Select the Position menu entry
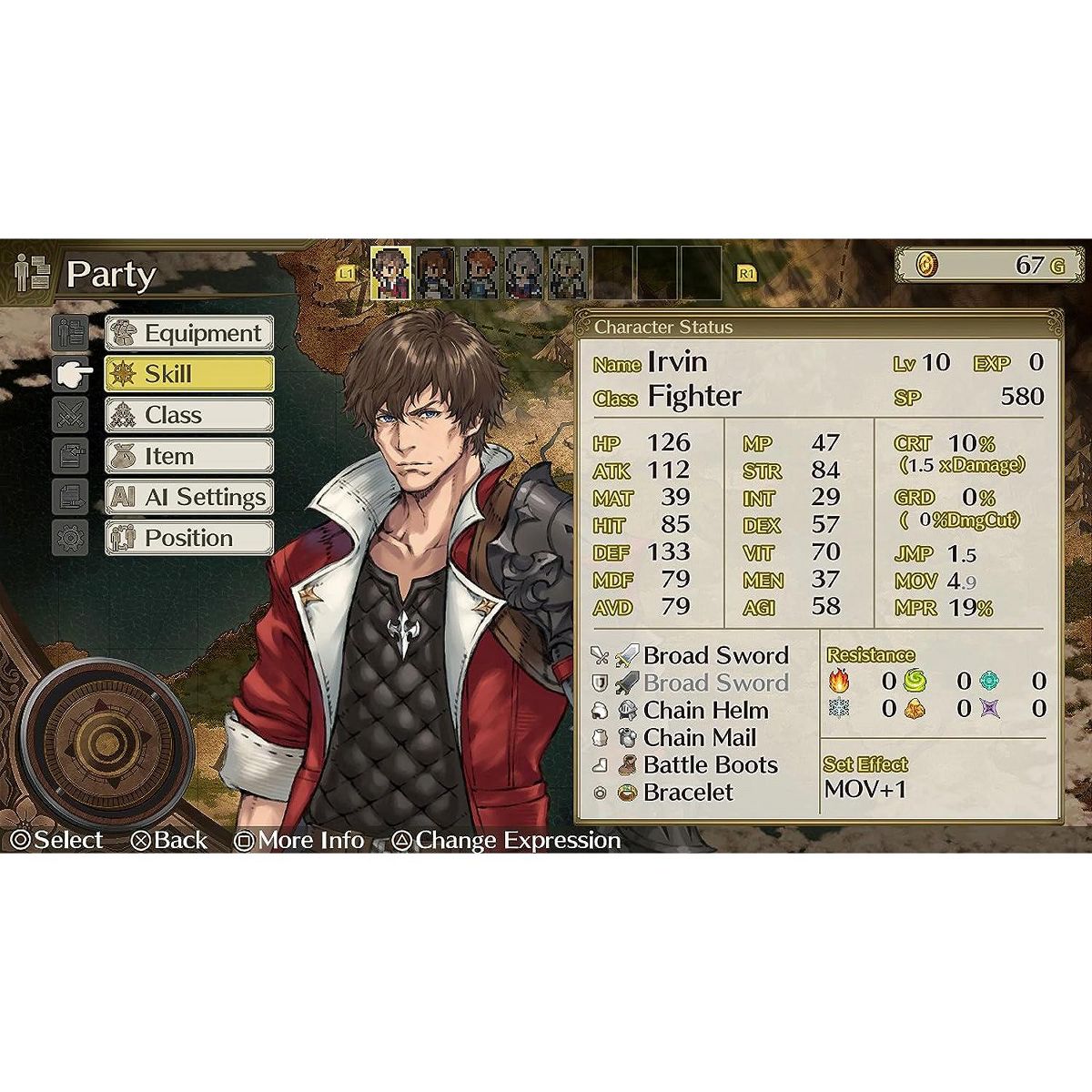Image resolution: width=1092 pixels, height=1092 pixels. coord(189,538)
